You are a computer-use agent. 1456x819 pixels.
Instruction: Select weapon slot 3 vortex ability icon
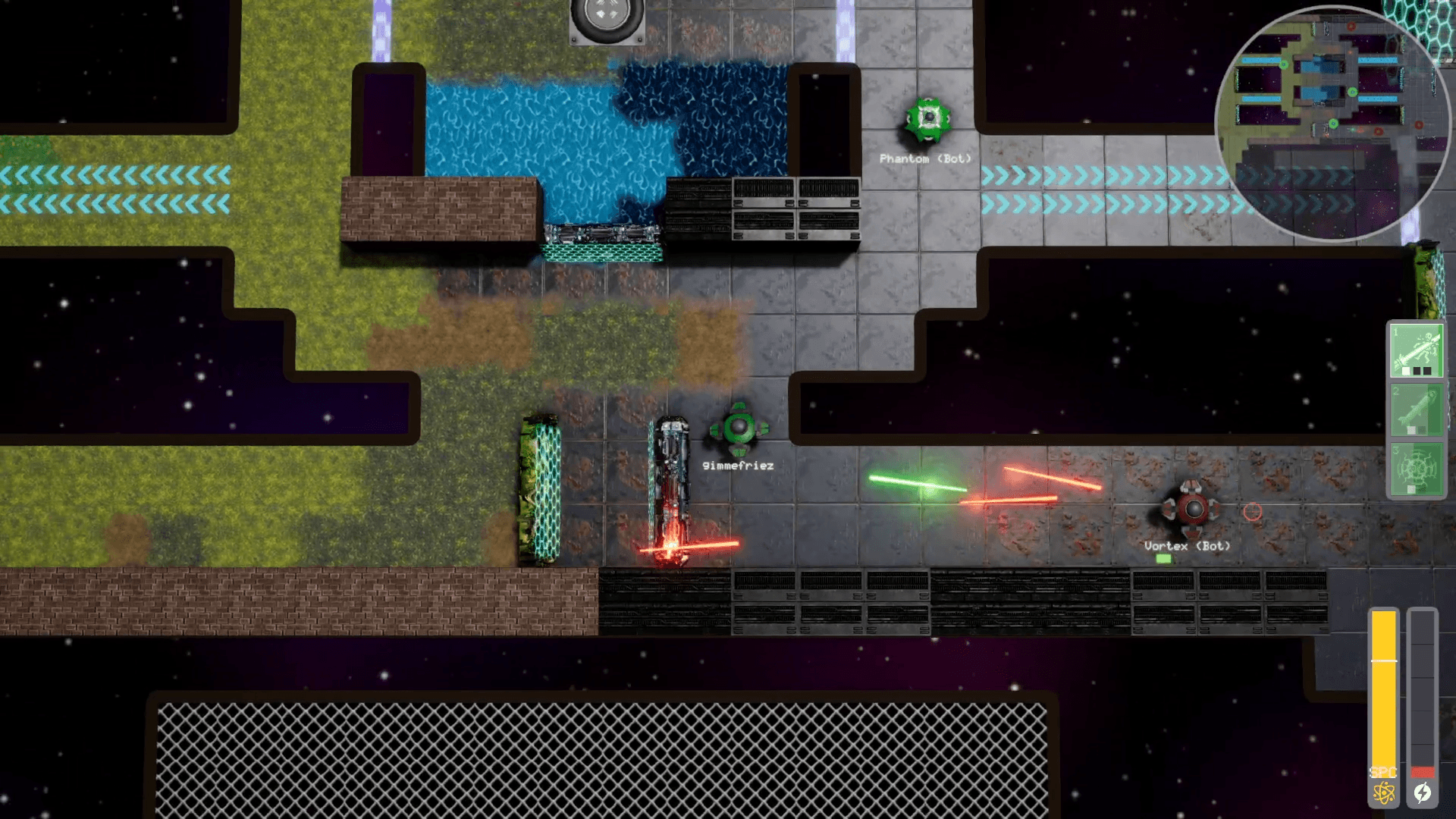click(1417, 469)
